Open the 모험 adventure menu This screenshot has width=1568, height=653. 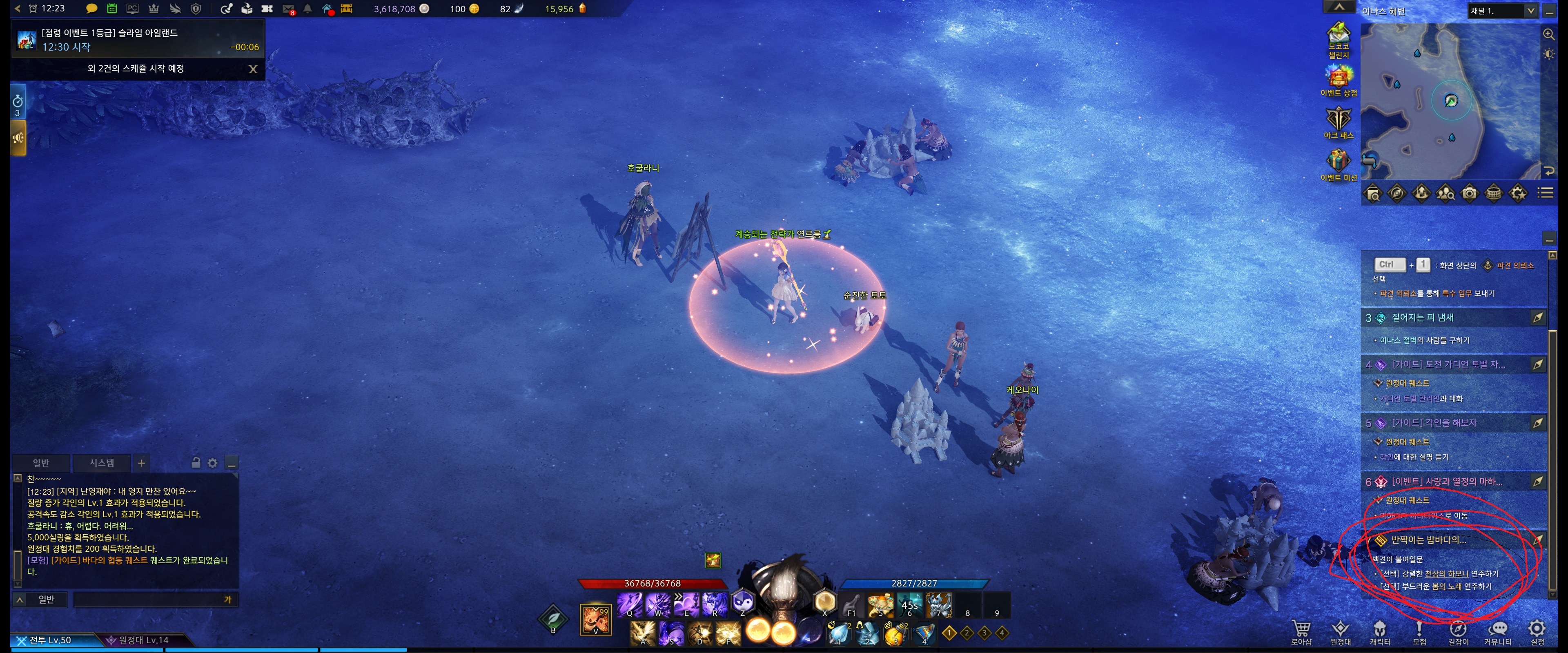coord(1419,631)
